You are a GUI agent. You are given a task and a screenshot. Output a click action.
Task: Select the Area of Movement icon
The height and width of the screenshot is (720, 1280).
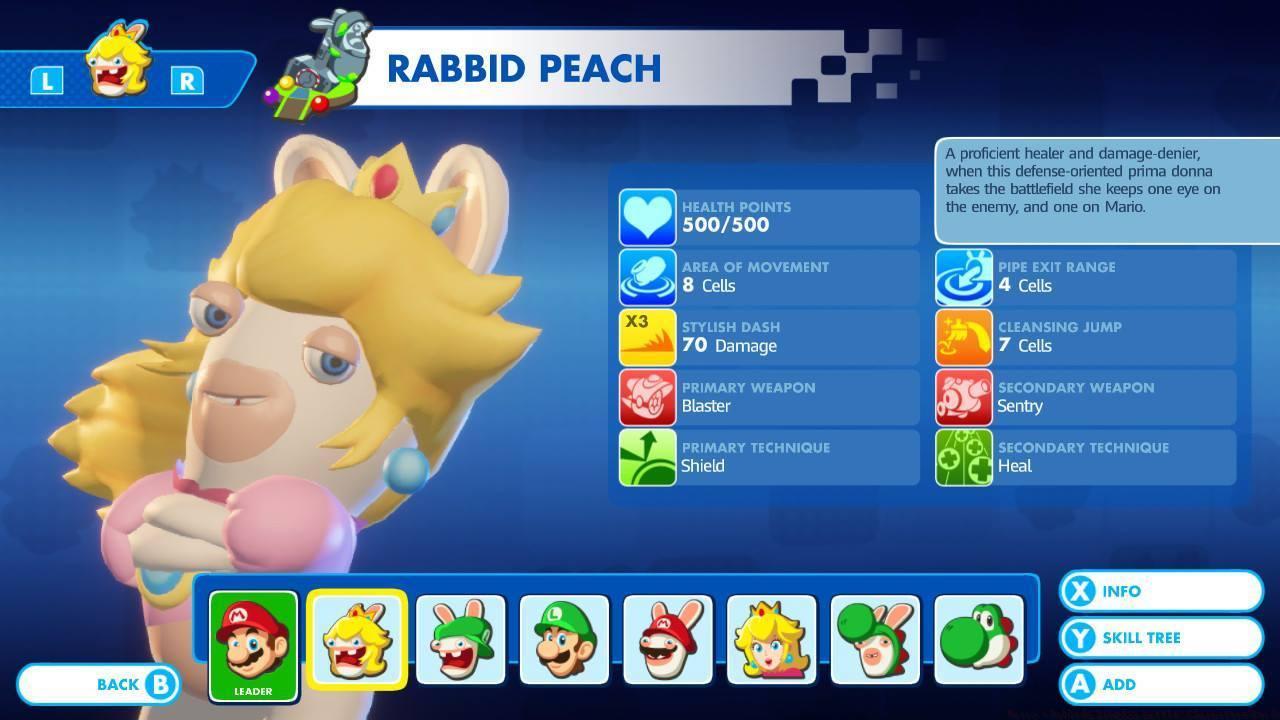click(x=646, y=277)
